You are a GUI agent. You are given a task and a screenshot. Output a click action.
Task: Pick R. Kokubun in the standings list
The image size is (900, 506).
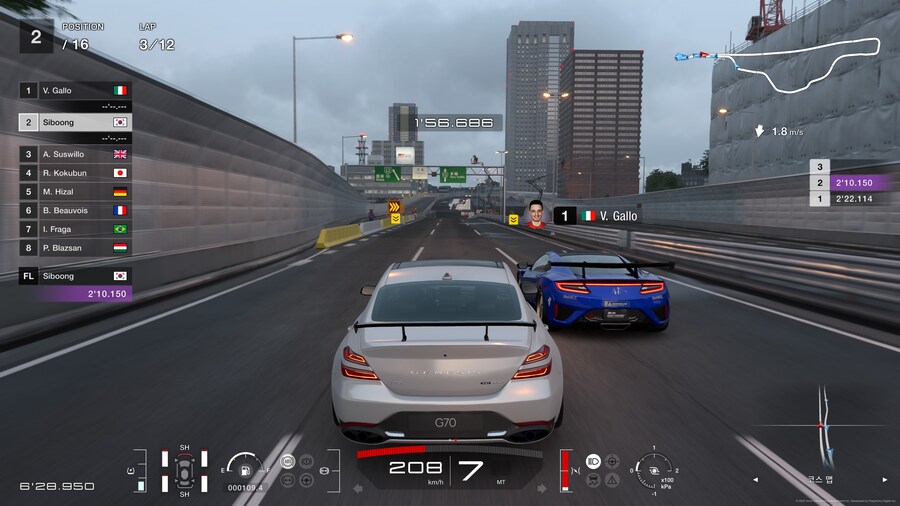75,173
